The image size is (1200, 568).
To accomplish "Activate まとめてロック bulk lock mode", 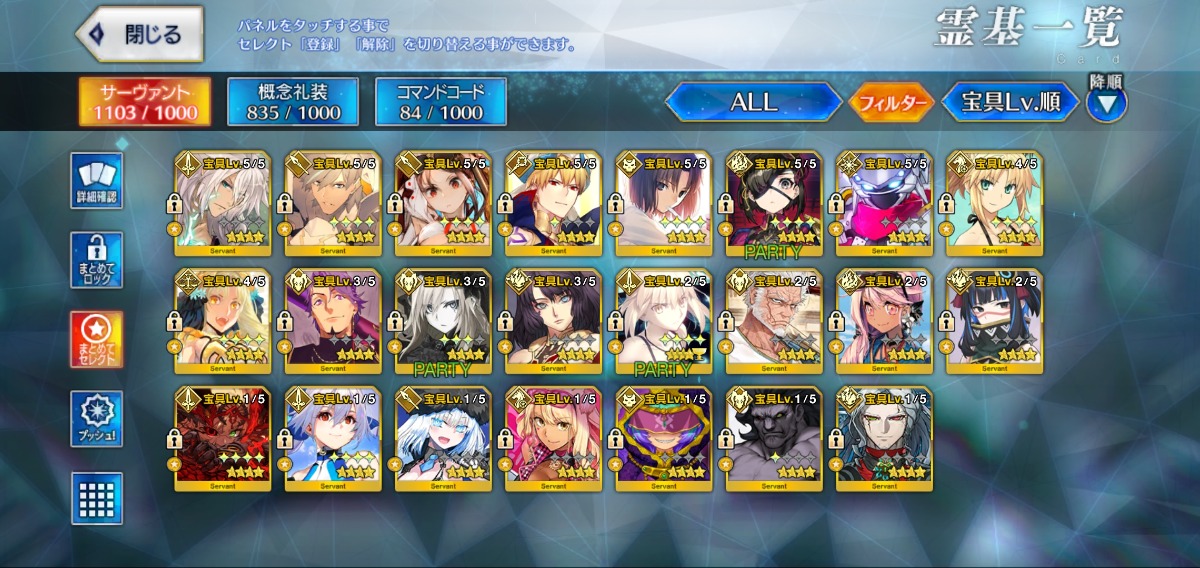I will [x=97, y=260].
